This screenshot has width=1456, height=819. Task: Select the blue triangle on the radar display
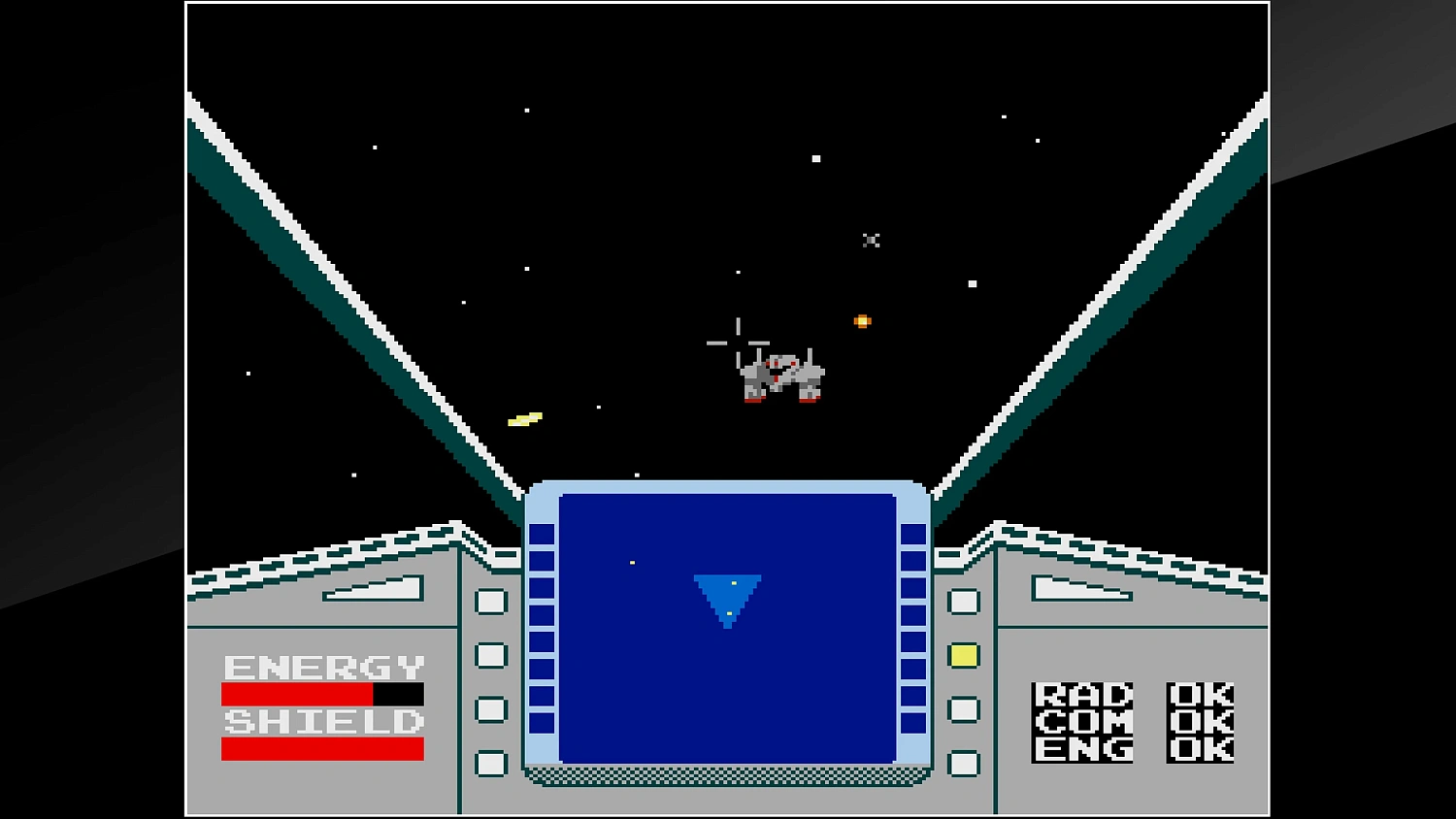click(x=726, y=594)
